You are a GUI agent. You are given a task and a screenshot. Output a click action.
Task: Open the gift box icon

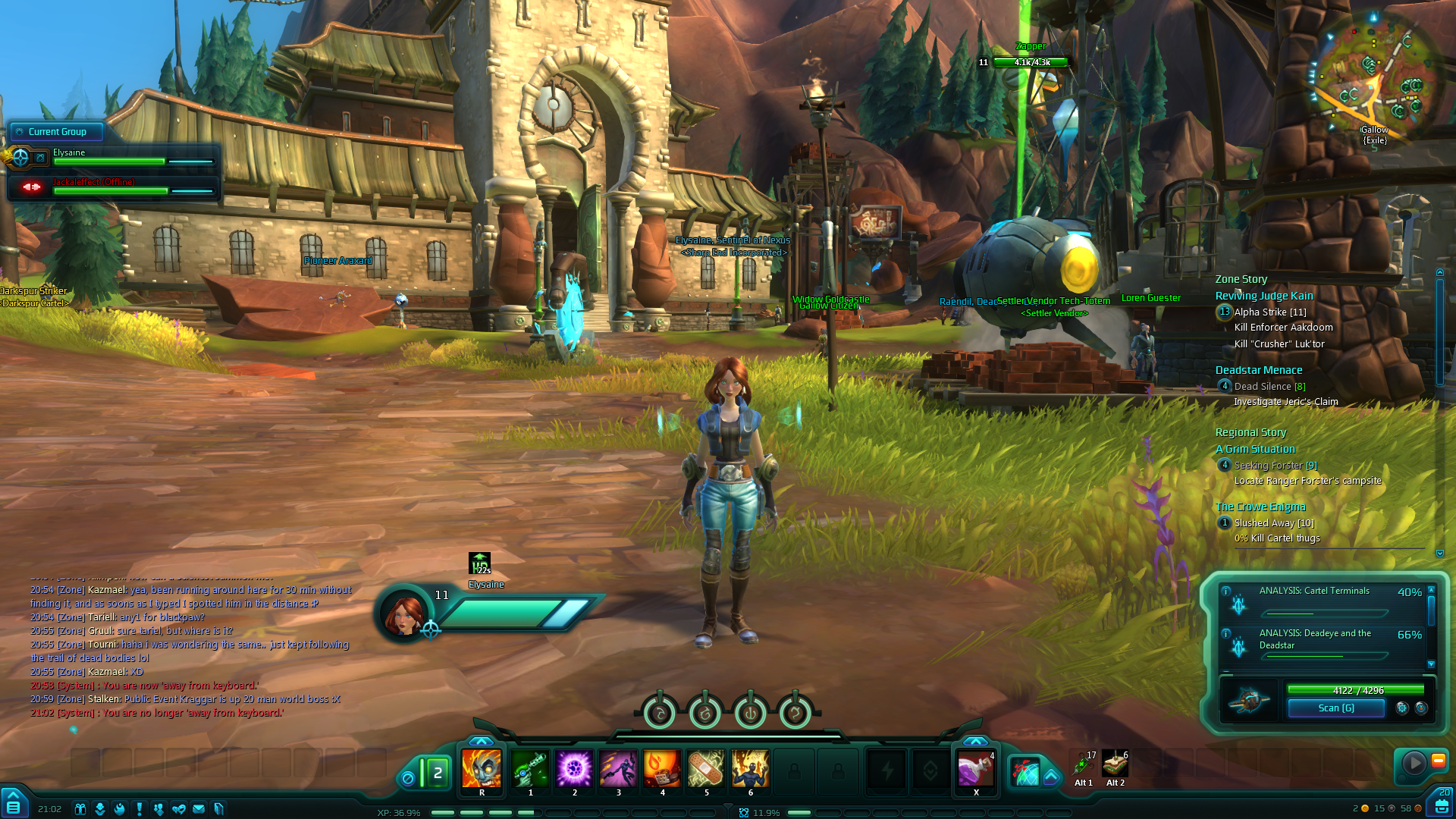pyautogui.click(x=80, y=809)
